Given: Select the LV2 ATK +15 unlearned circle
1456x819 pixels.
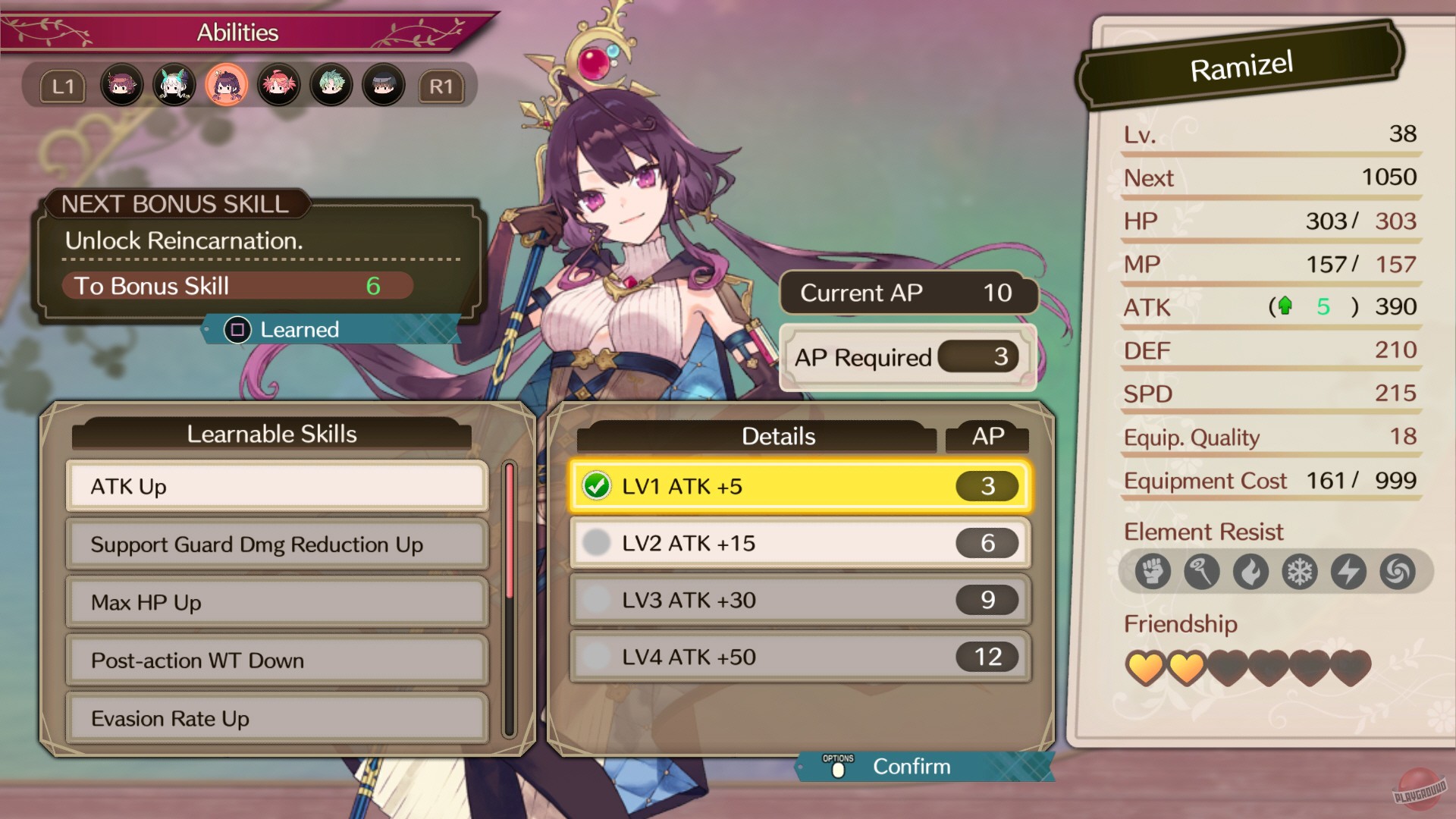Looking at the screenshot, I should click(597, 543).
